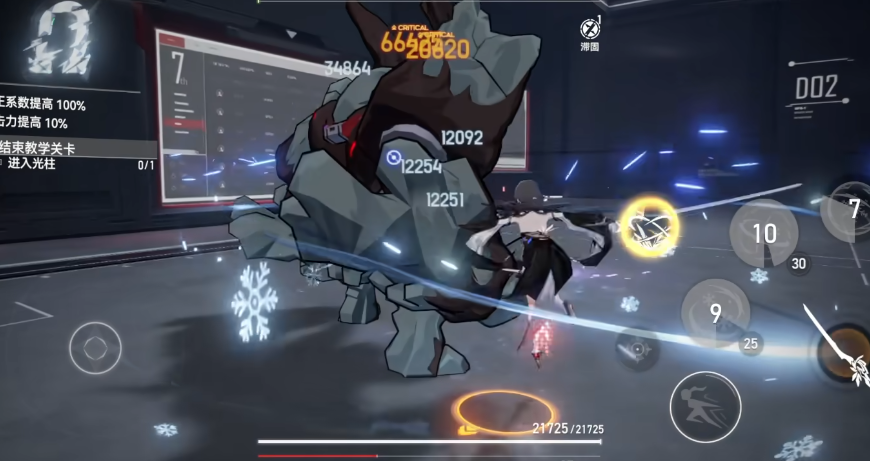Activate the skill with cooldown 10
The width and height of the screenshot is (870, 461).
point(763,233)
